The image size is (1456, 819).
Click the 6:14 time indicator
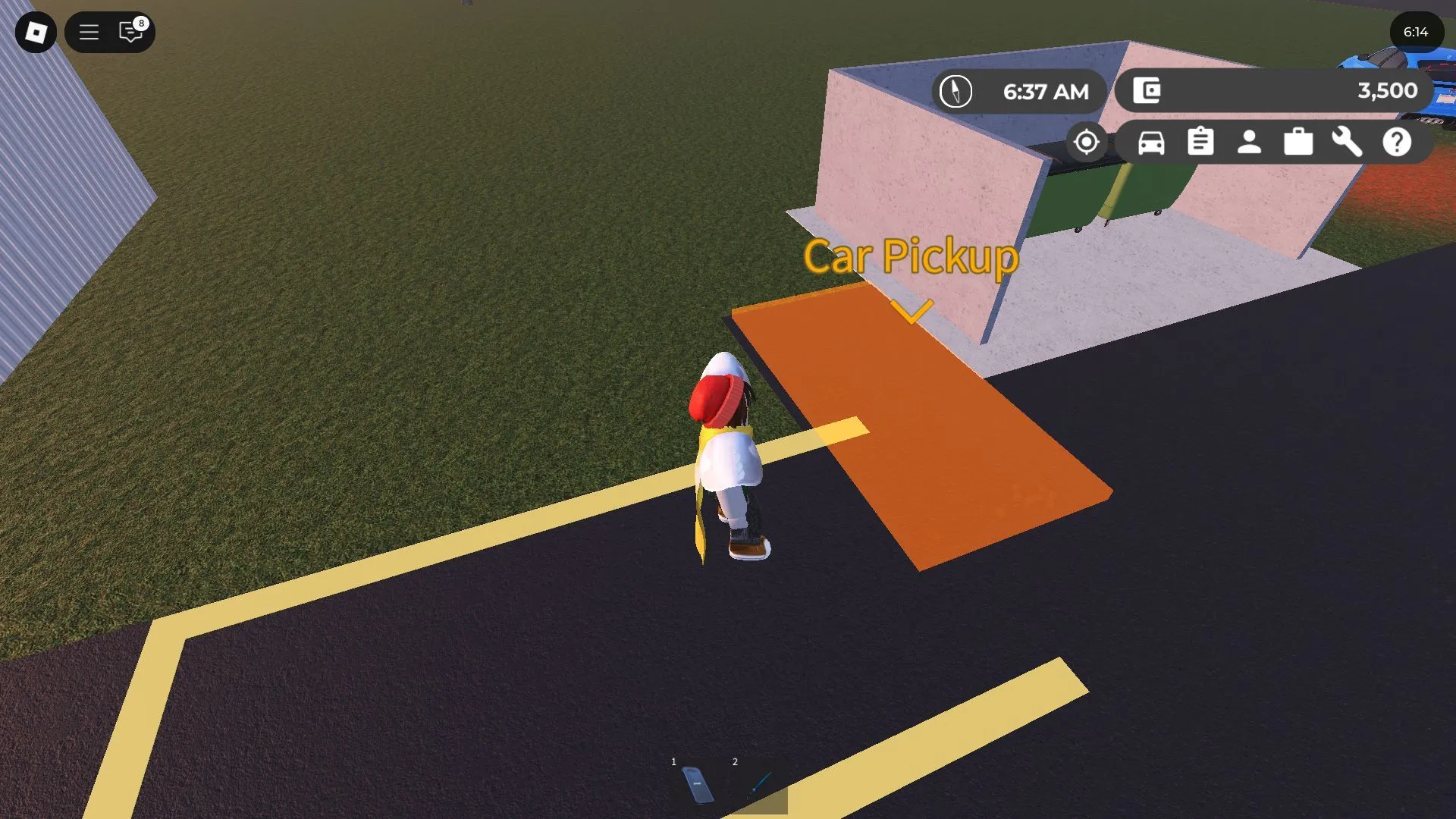coord(1416,33)
